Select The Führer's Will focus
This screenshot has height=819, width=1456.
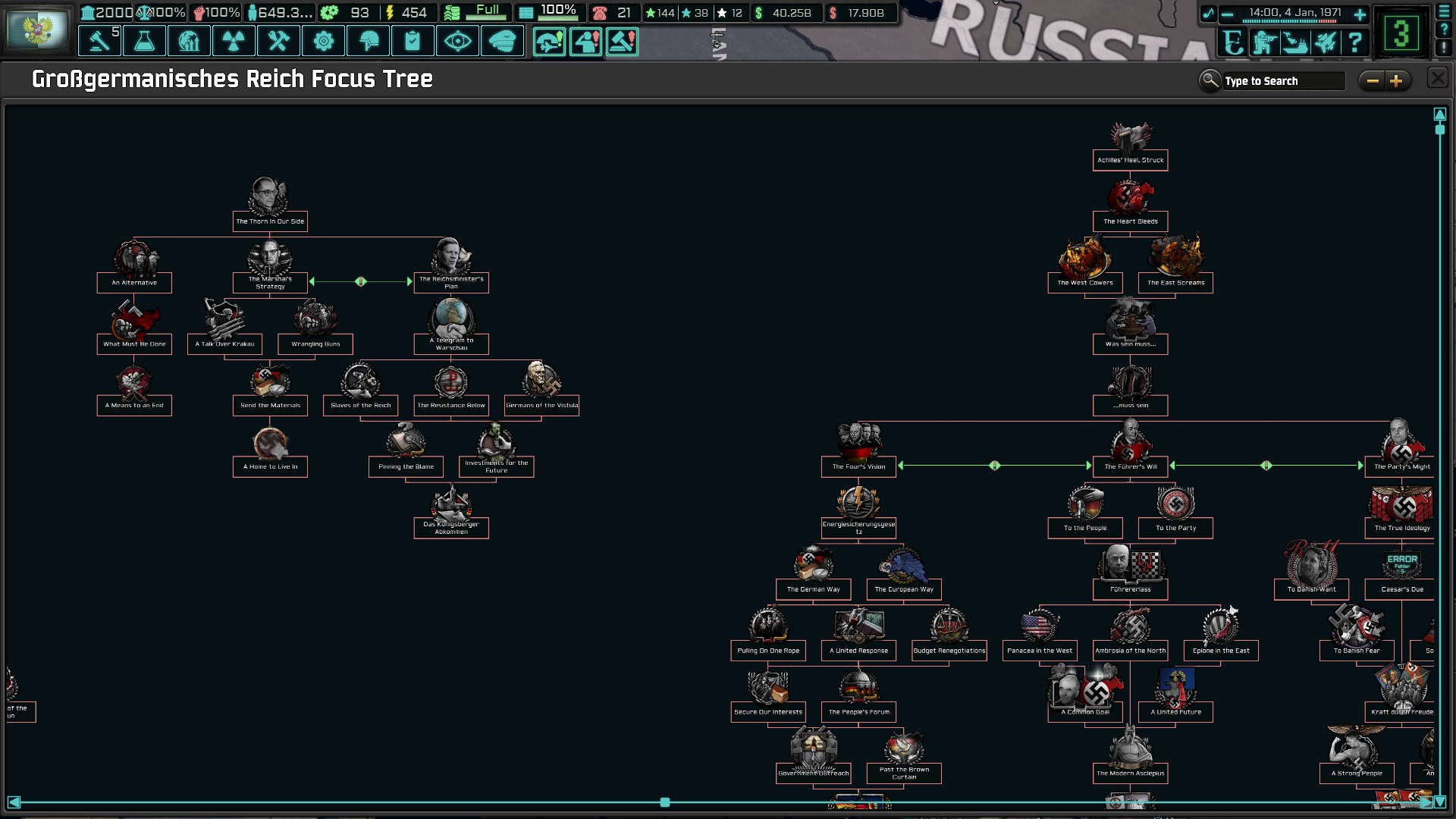[1130, 466]
